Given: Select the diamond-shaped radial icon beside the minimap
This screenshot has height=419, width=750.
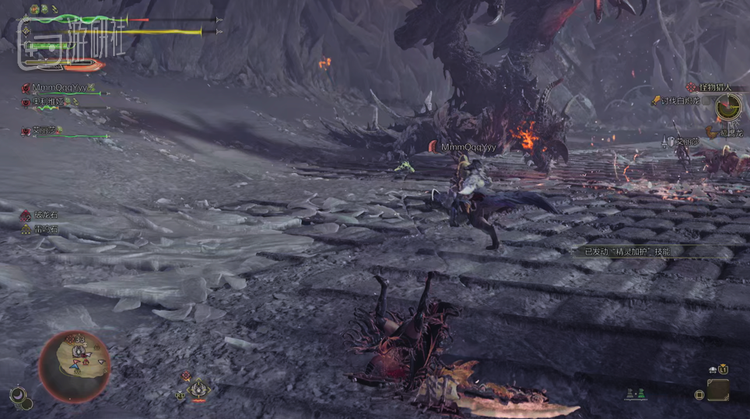Looking at the screenshot, I should 199,388.
